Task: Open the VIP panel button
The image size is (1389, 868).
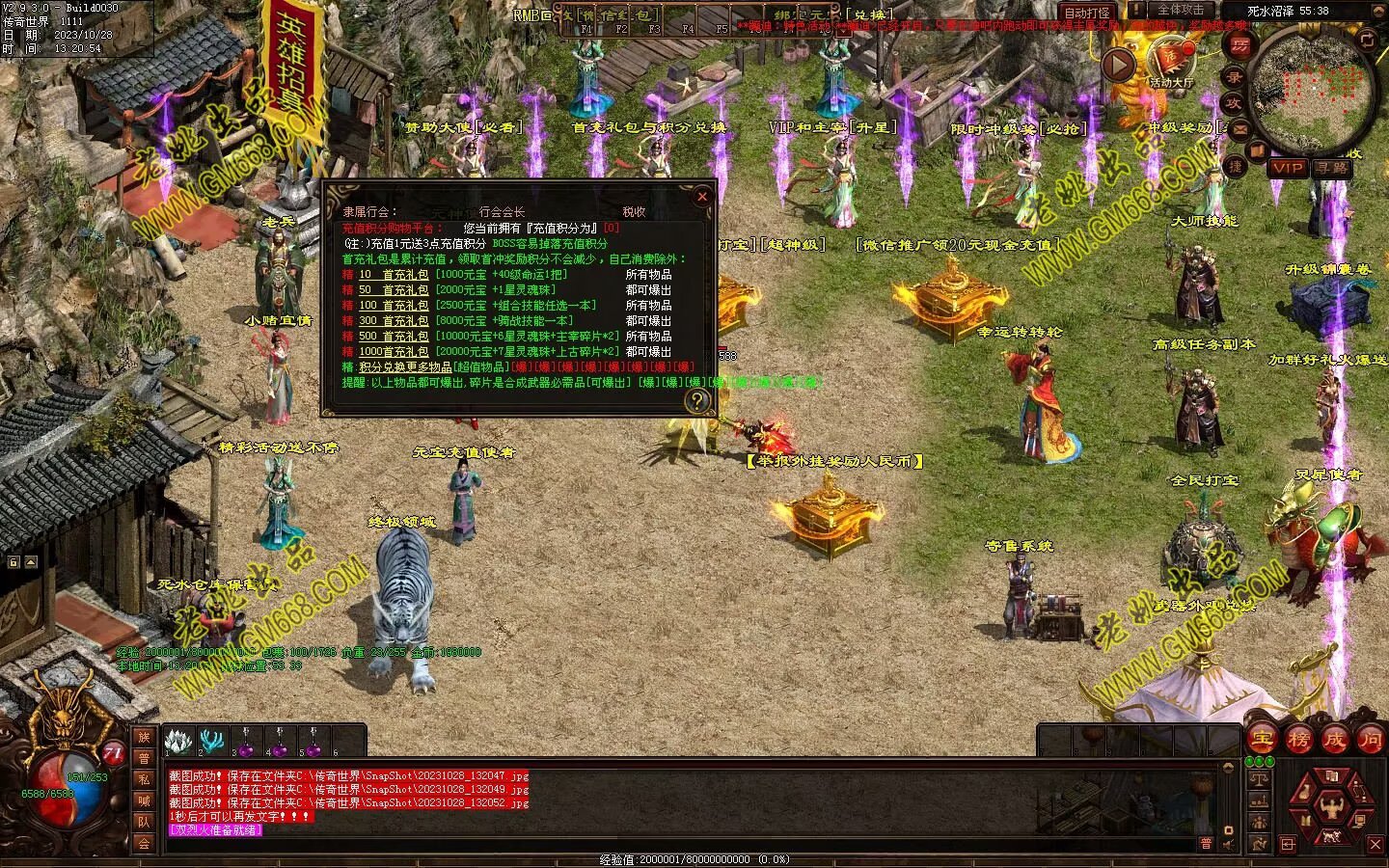Action: [x=1288, y=168]
